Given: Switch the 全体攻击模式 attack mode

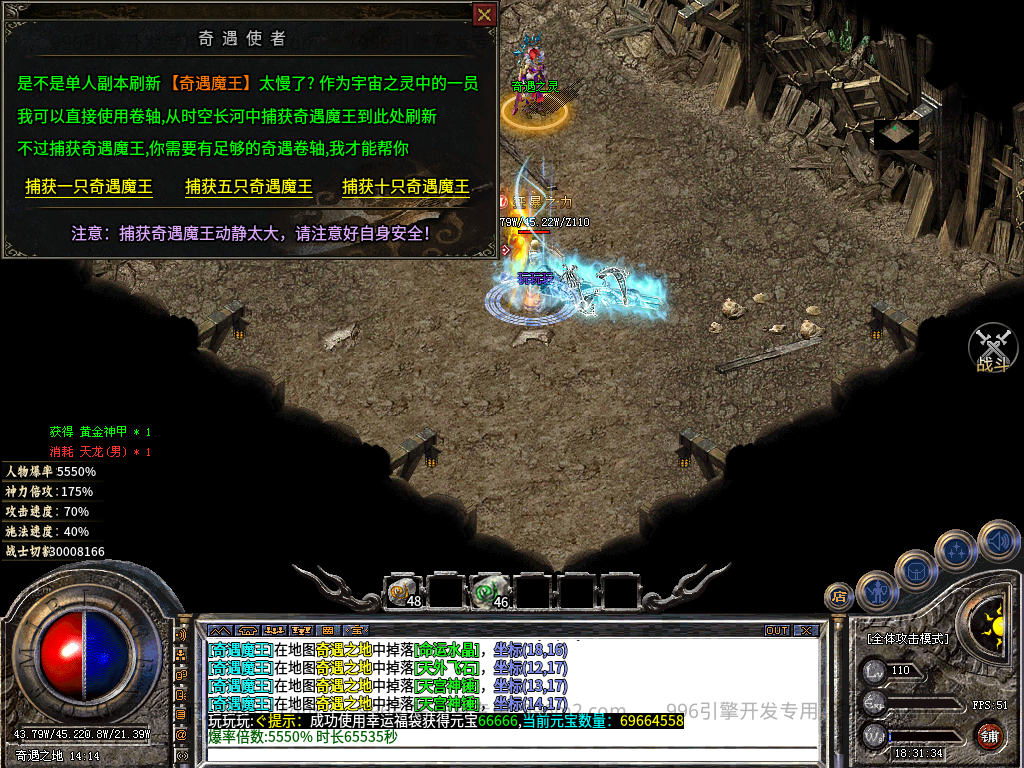Looking at the screenshot, I should 907,638.
